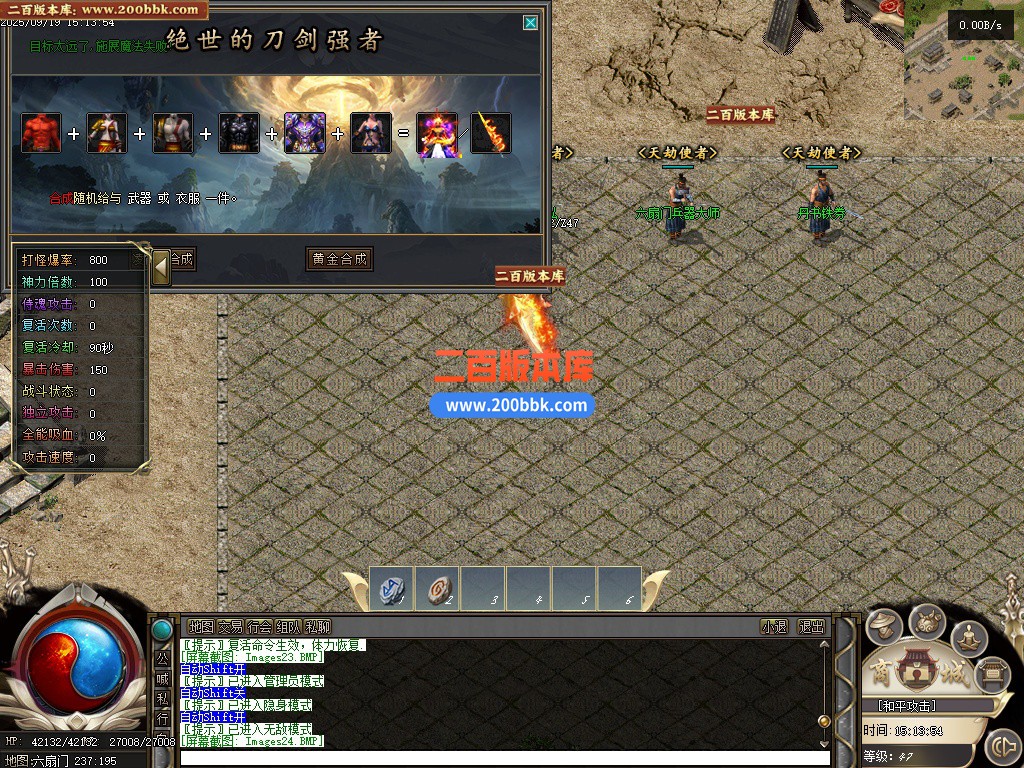Switch to the 地图 chat tab
The image size is (1024, 768).
(201, 626)
